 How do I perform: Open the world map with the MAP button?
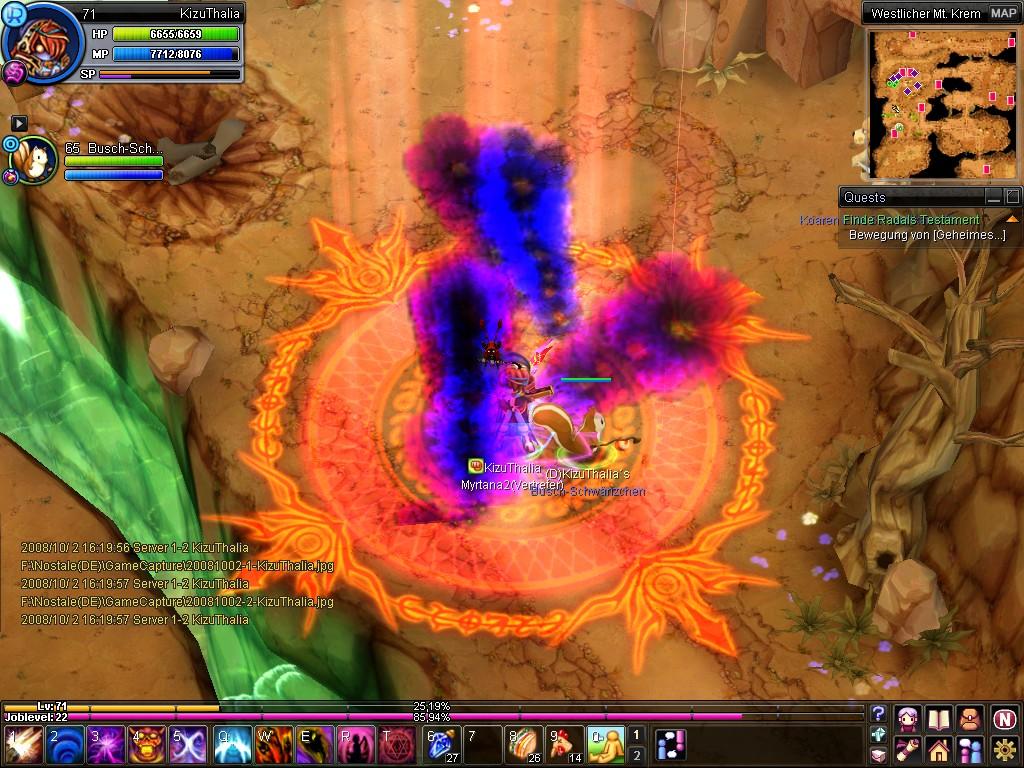point(1003,13)
